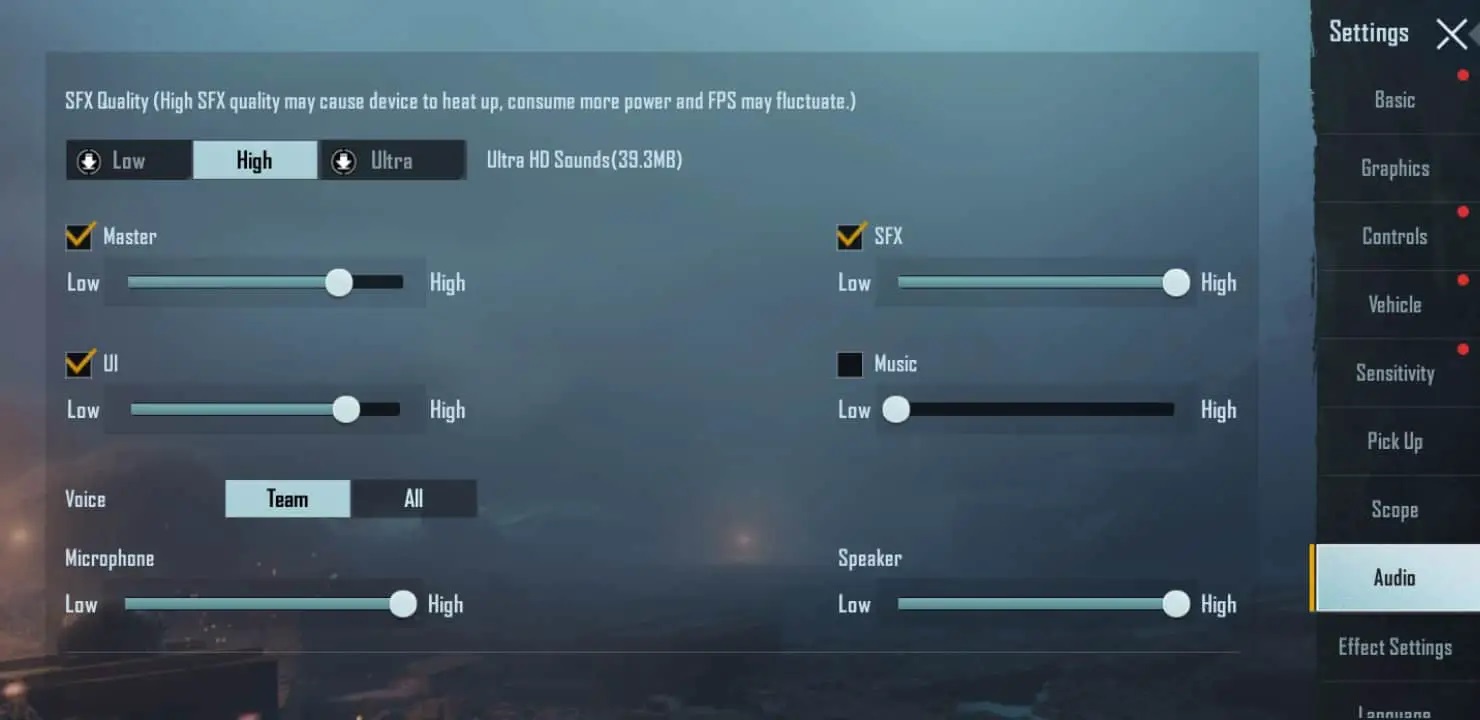Adjust the Music volume slider
The width and height of the screenshot is (1480, 720).
click(x=1035, y=410)
